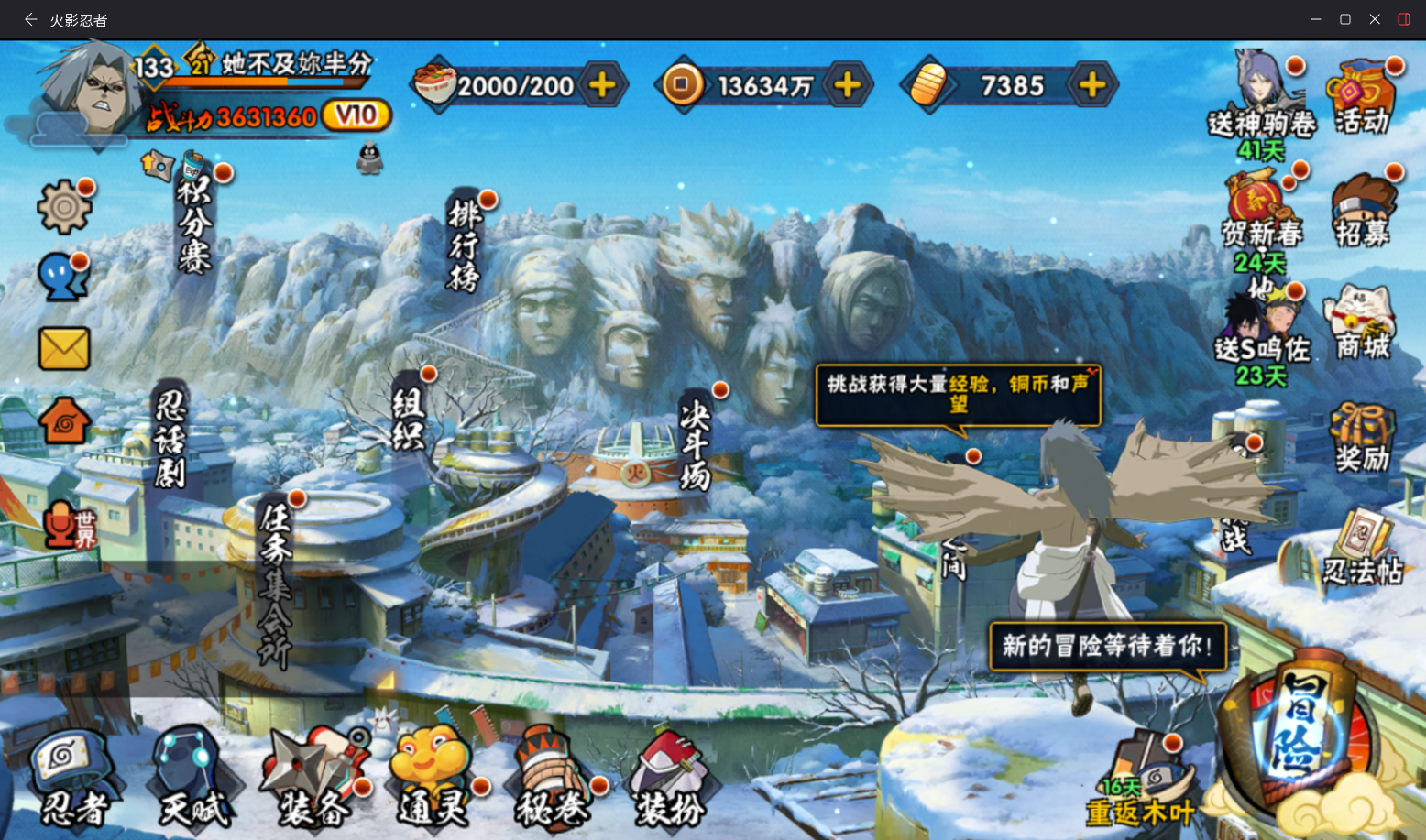
Task: Open the 装扮 costume menu
Action: coord(671,780)
